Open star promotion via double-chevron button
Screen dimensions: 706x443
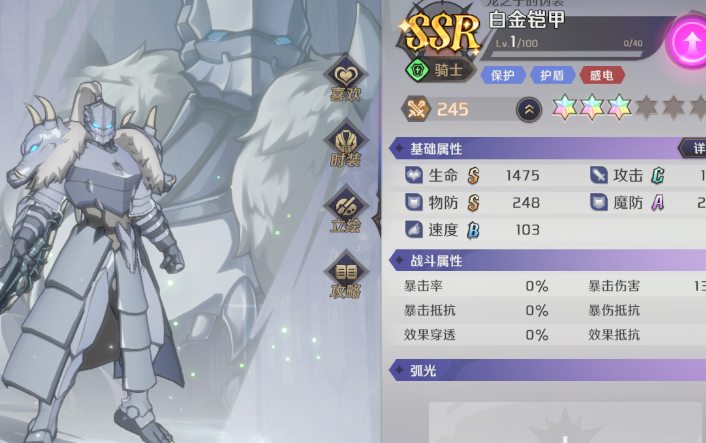click(x=529, y=109)
